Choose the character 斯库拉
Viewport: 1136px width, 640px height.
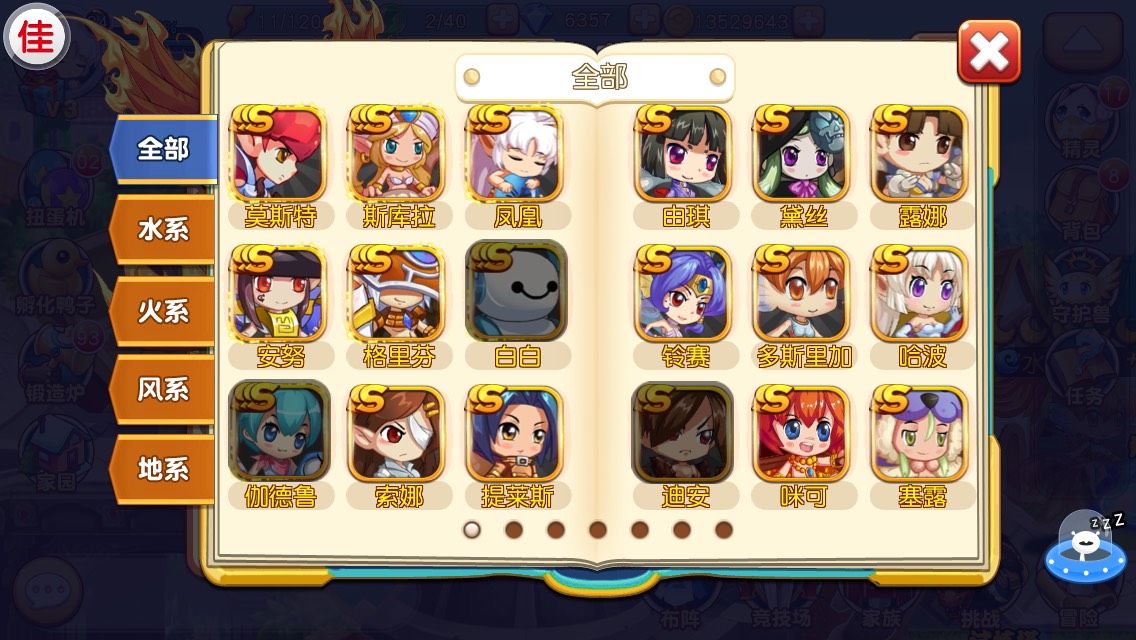397,155
